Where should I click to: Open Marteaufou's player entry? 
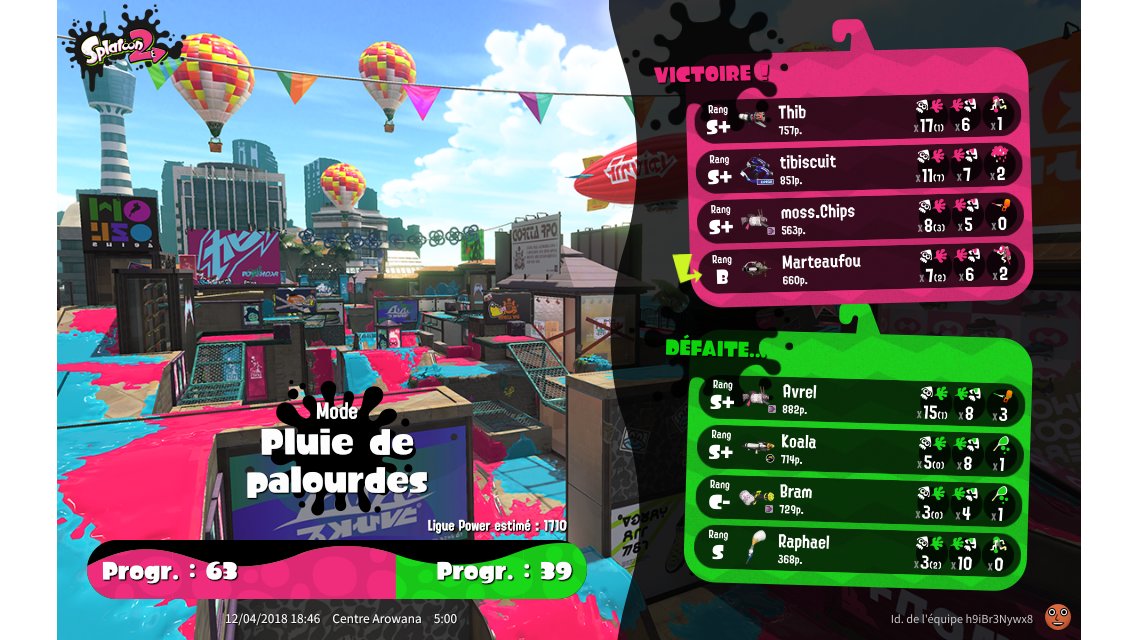pos(860,268)
